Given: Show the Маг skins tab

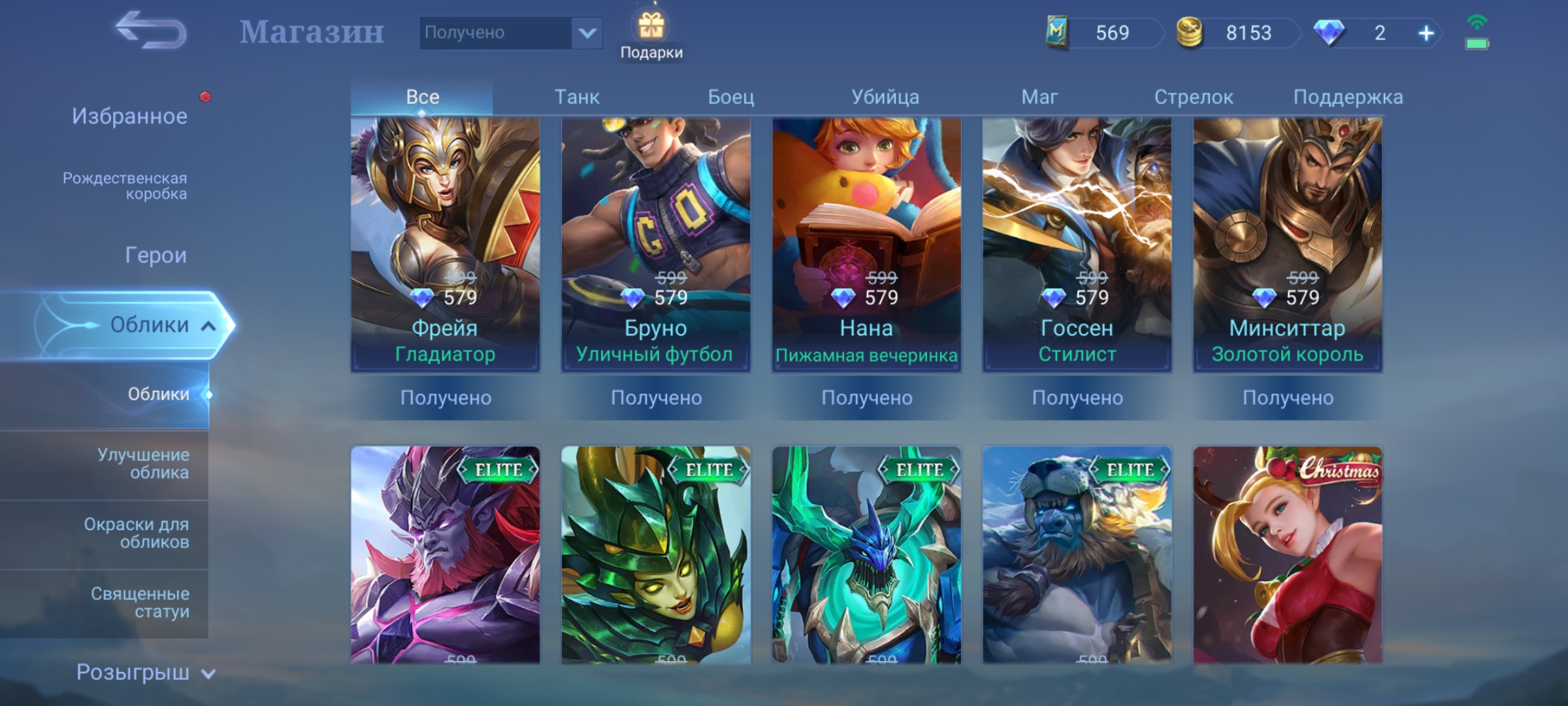Looking at the screenshot, I should [x=1039, y=97].
